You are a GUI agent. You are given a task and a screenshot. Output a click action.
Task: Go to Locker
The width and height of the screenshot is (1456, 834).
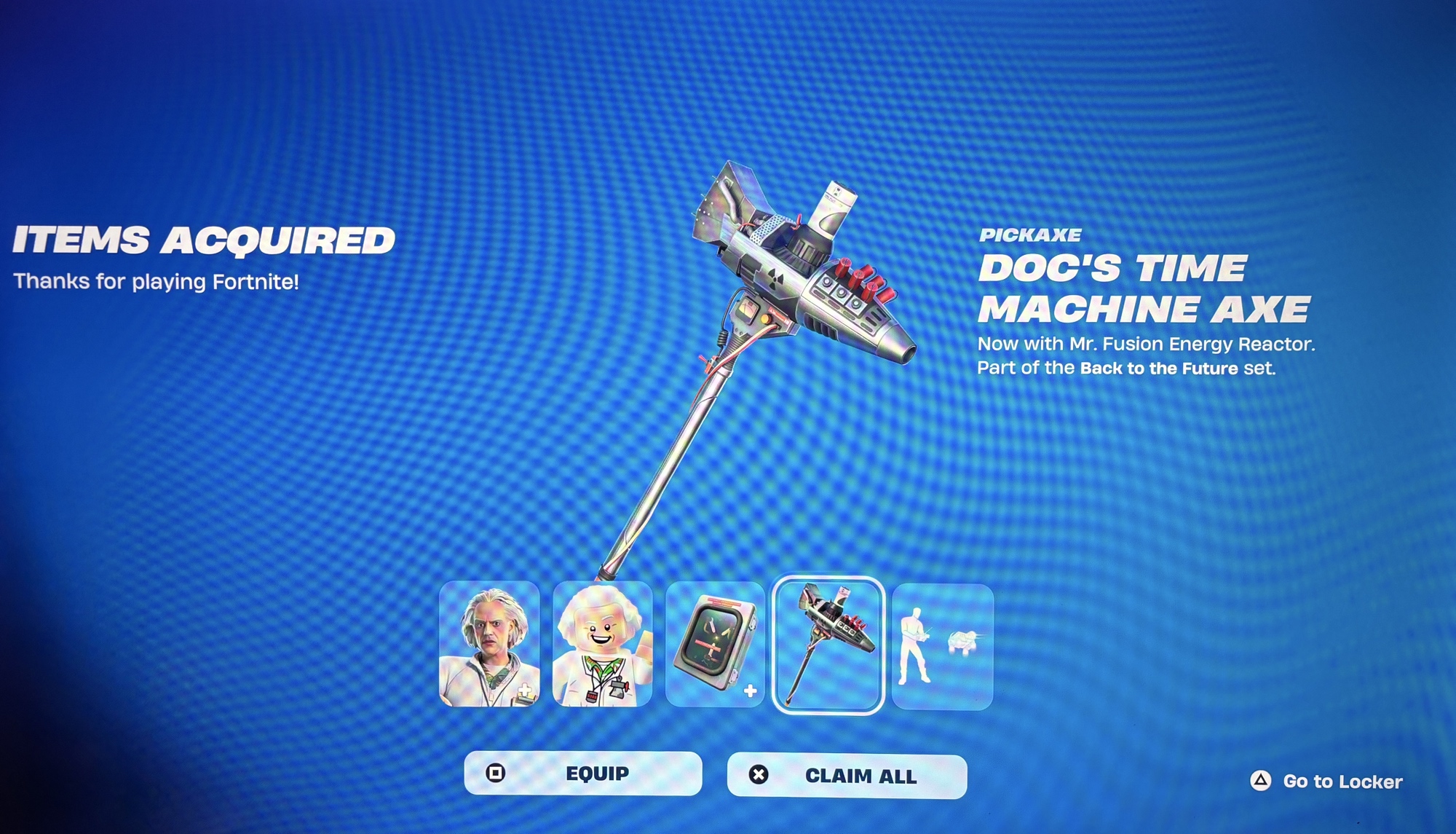tap(1326, 782)
